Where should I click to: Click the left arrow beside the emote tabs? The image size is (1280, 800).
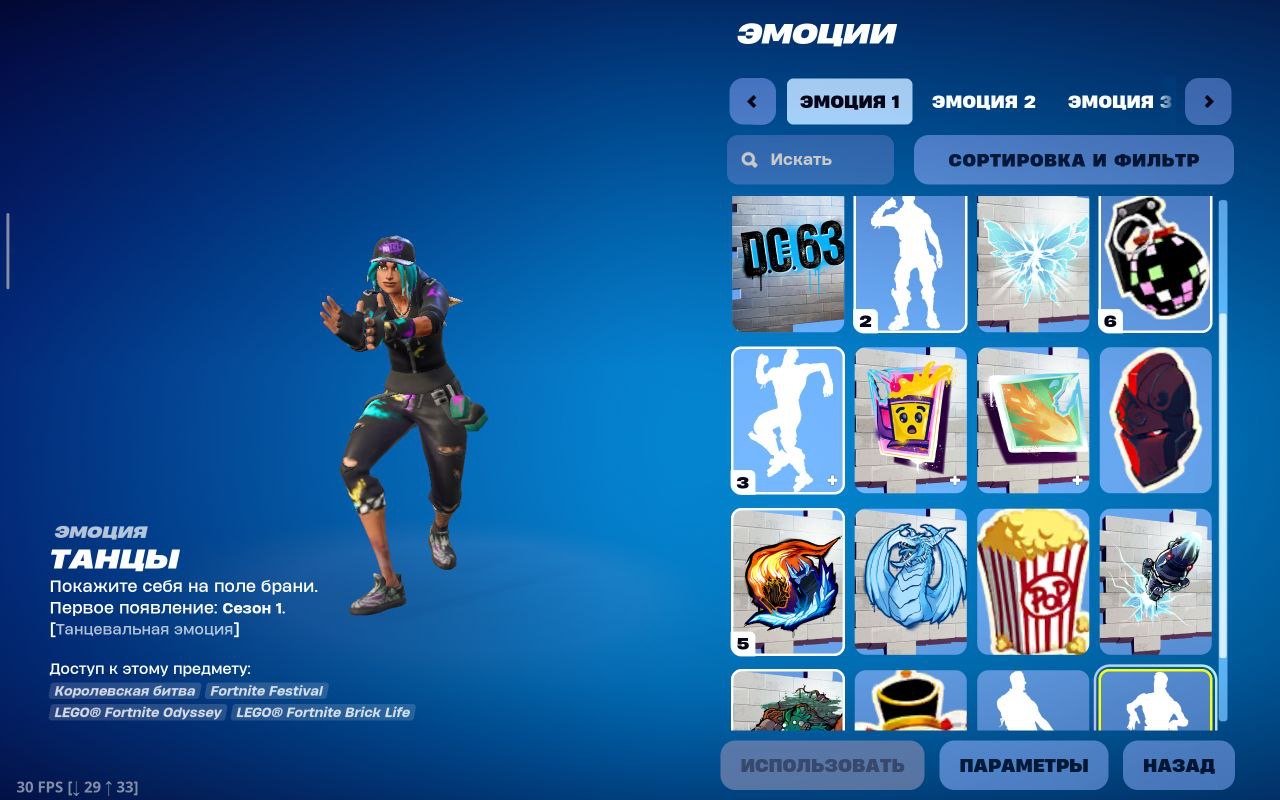752,101
